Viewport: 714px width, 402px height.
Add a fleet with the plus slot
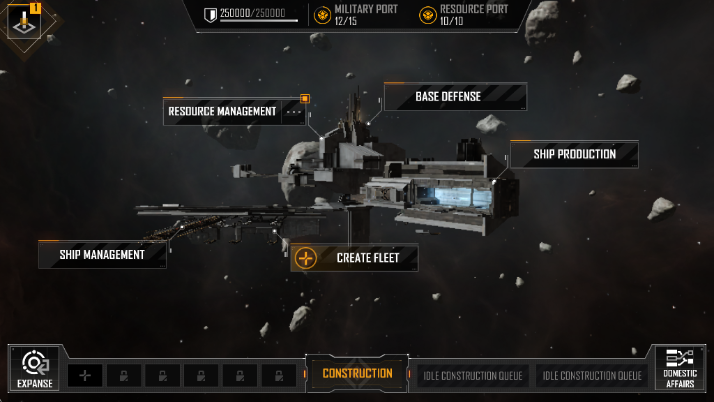(85, 375)
